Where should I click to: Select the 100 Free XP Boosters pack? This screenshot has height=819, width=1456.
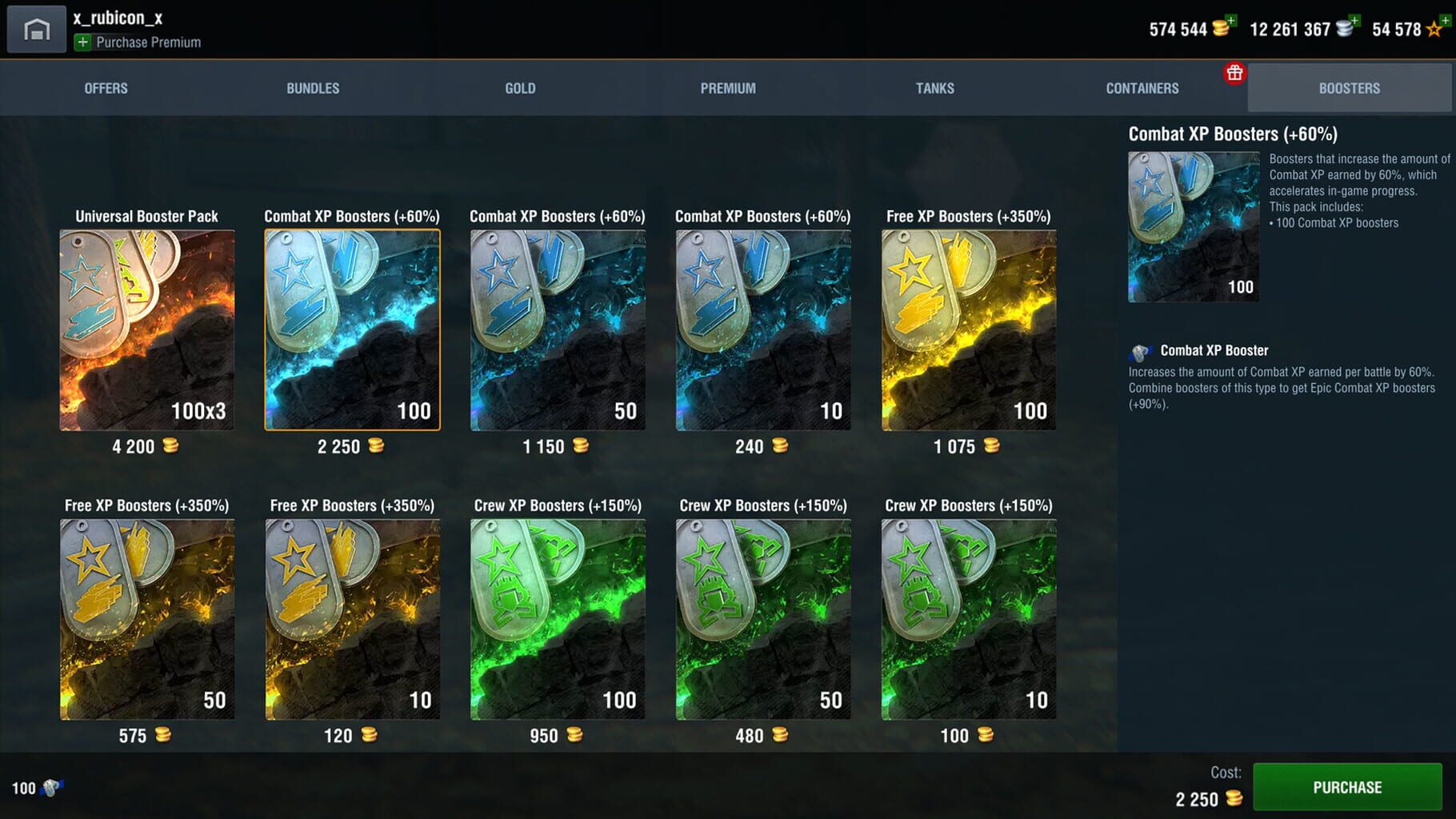pos(968,328)
